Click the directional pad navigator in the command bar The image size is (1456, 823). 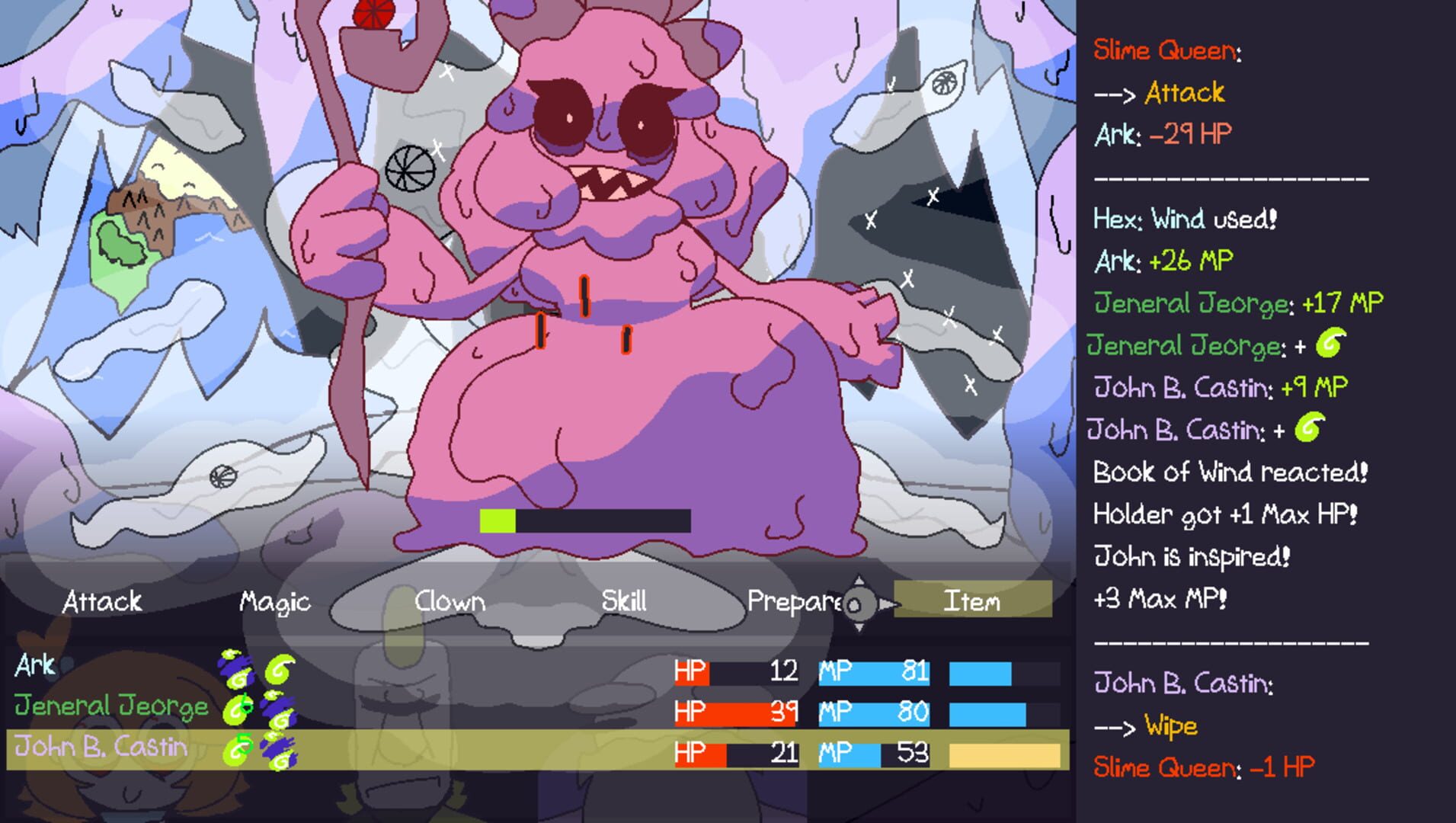860,603
